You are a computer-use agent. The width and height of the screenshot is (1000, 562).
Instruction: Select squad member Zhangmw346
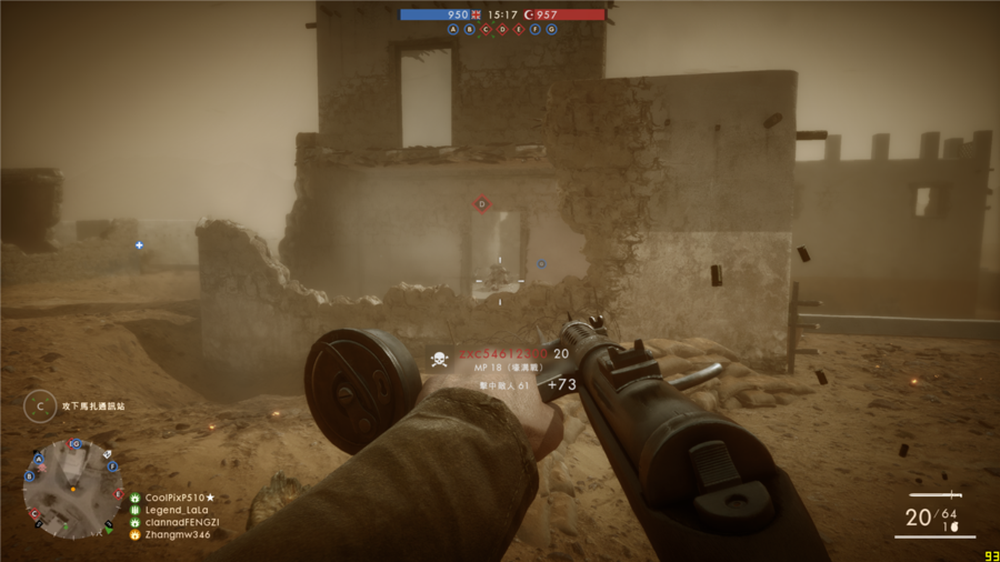[177, 535]
